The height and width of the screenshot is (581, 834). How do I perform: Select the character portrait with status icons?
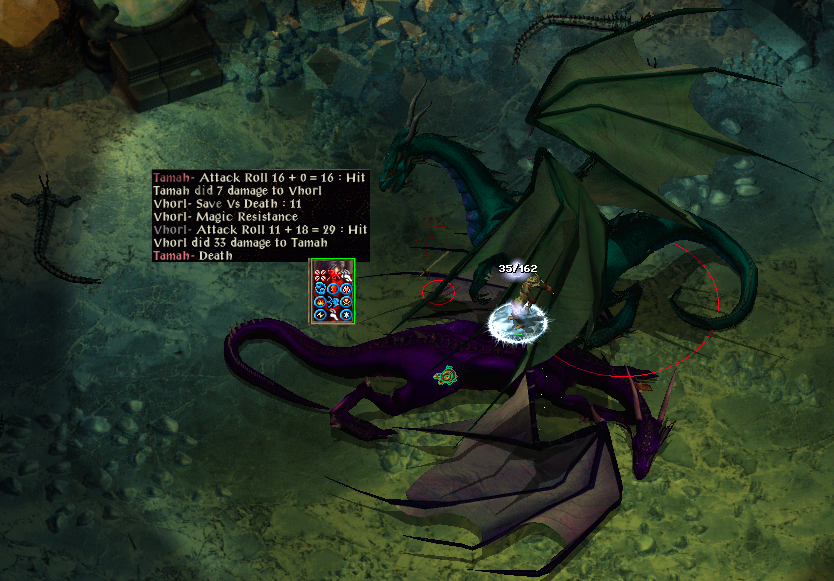(332, 291)
